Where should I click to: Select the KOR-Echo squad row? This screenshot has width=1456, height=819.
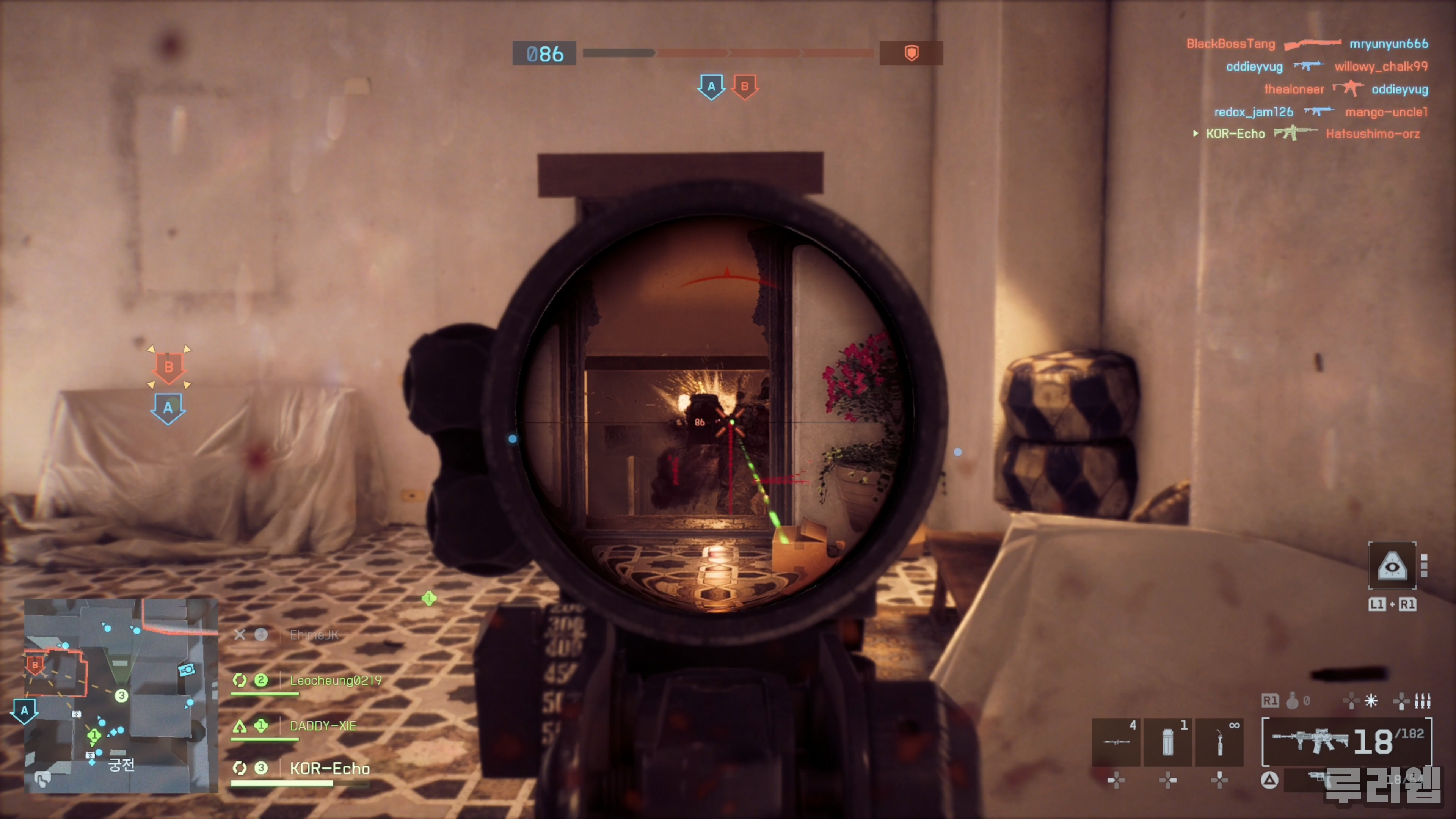(x=329, y=768)
